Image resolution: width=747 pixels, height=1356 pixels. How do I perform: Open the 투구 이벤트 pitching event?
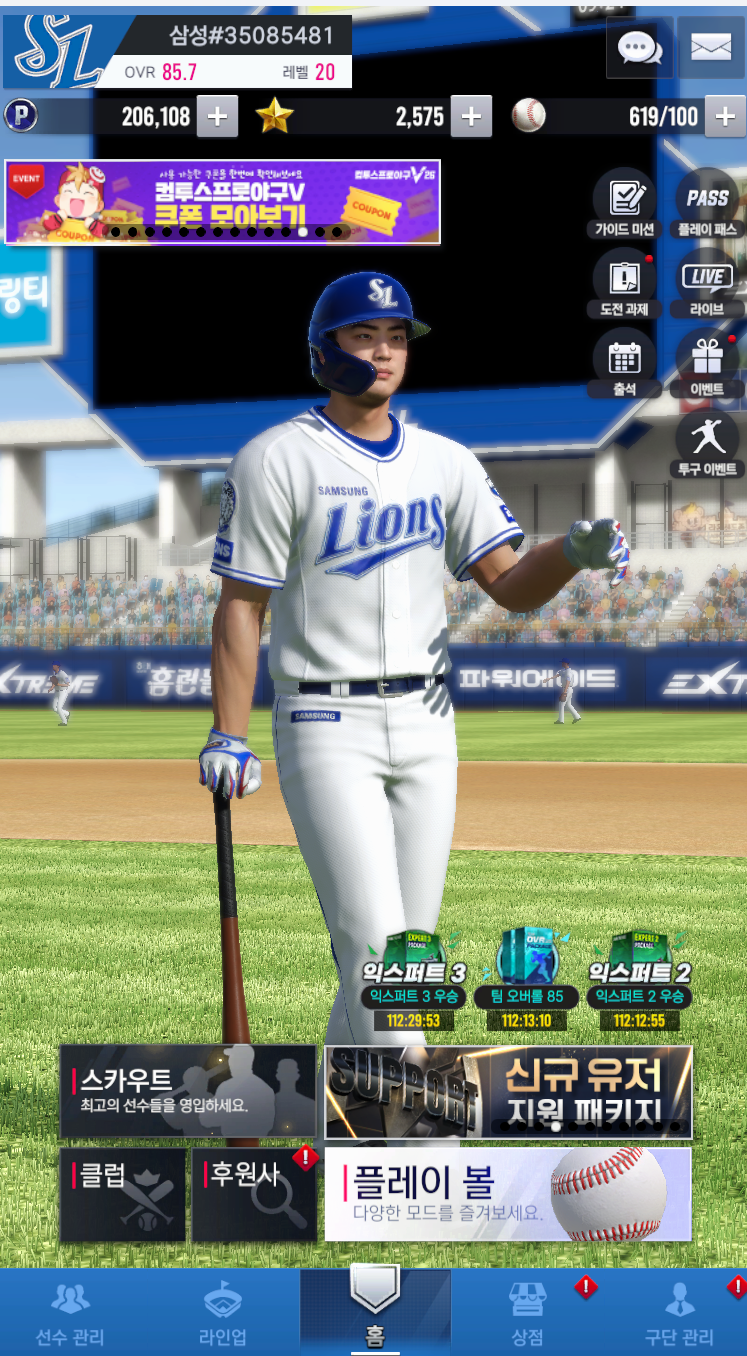click(707, 444)
